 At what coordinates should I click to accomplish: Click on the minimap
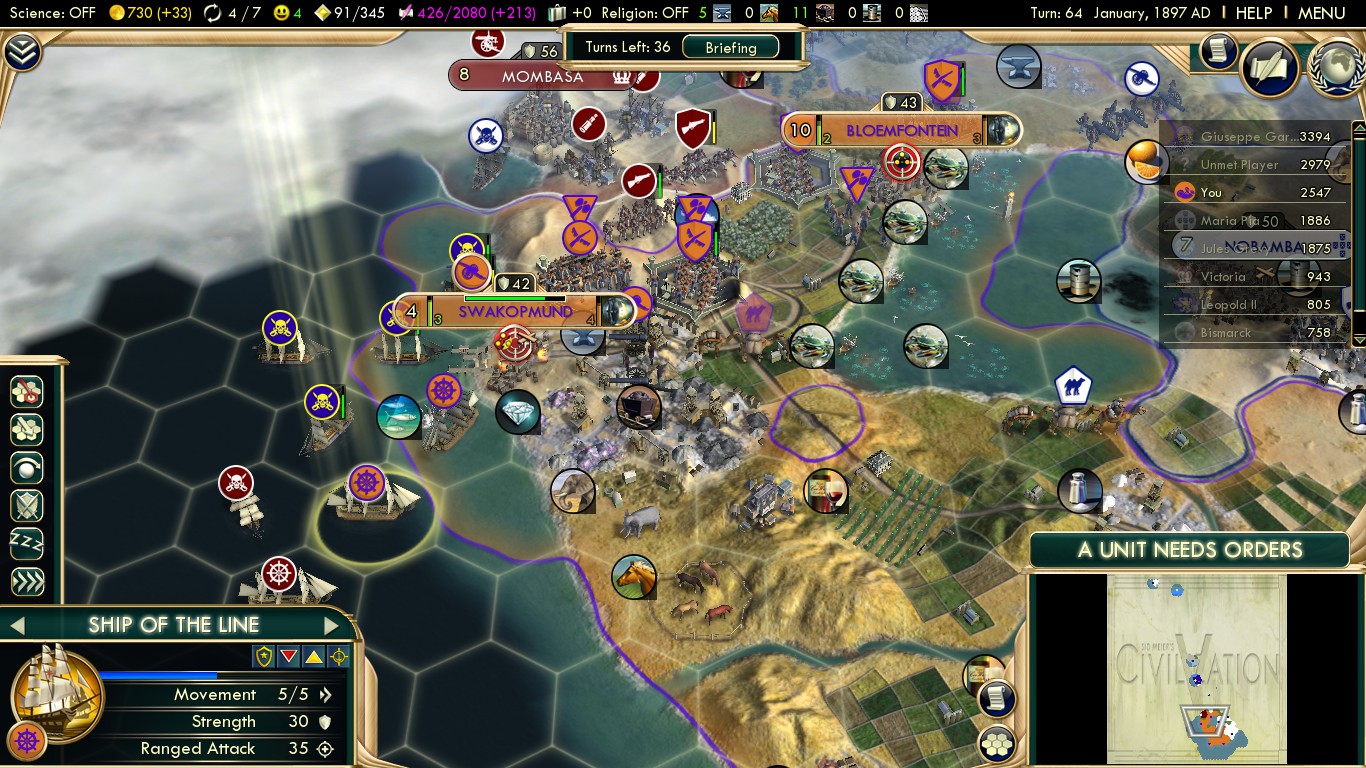(1195, 668)
